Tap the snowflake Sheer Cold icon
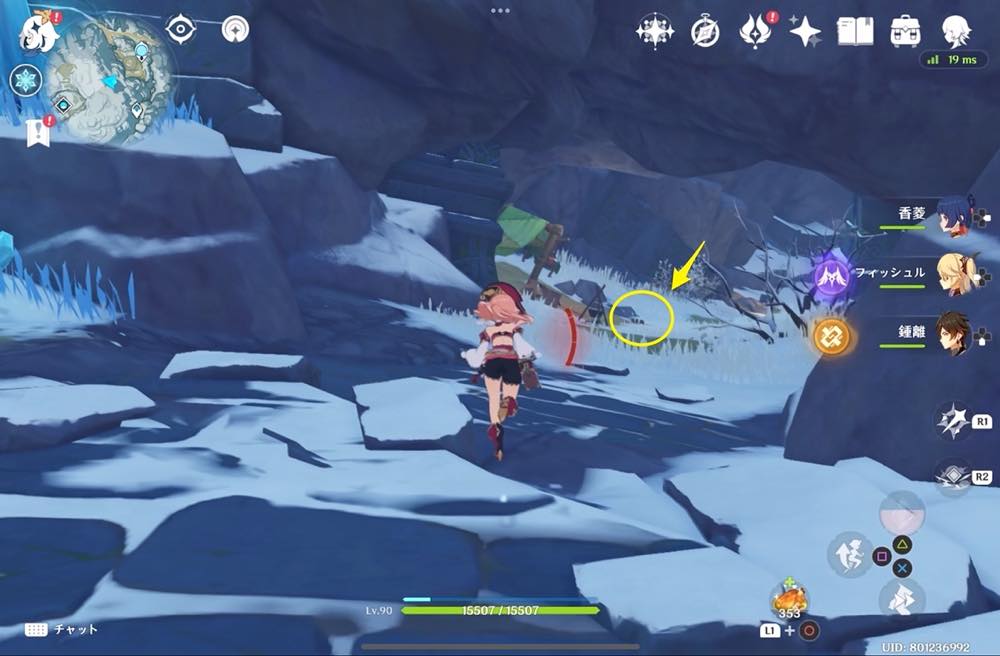Viewport: 1000px width, 656px height. coord(26,80)
